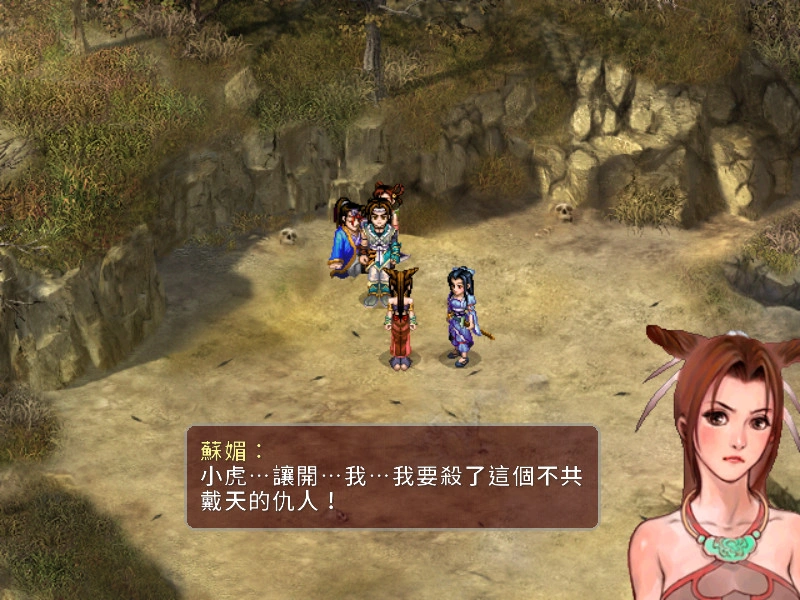Advance Su Mei's dialogue text box
This screenshot has width=800, height=600.
tap(392, 477)
